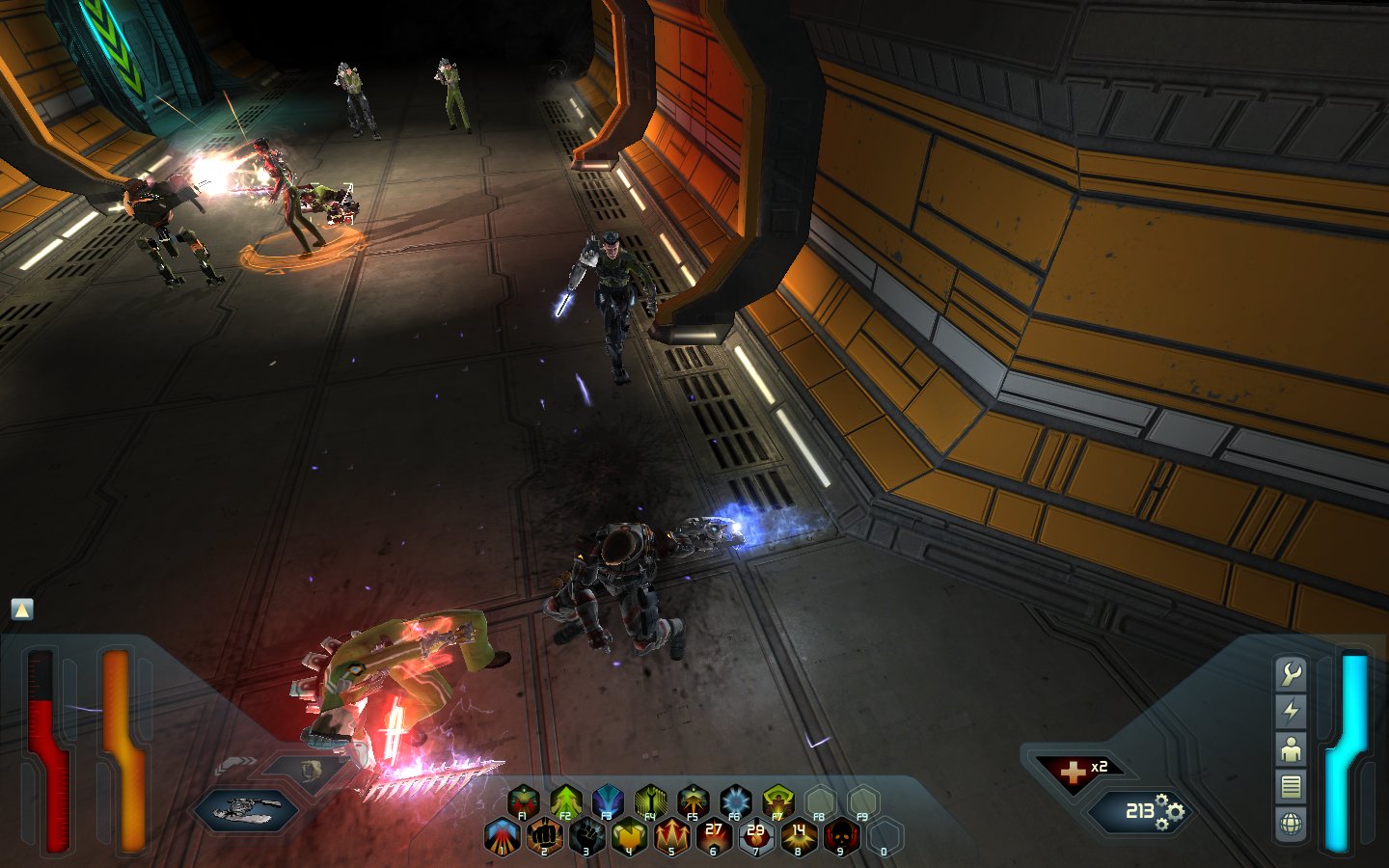This screenshot has width=1389, height=868.
Task: Activate the dark raised fist ability, slot 3
Action: click(x=586, y=835)
